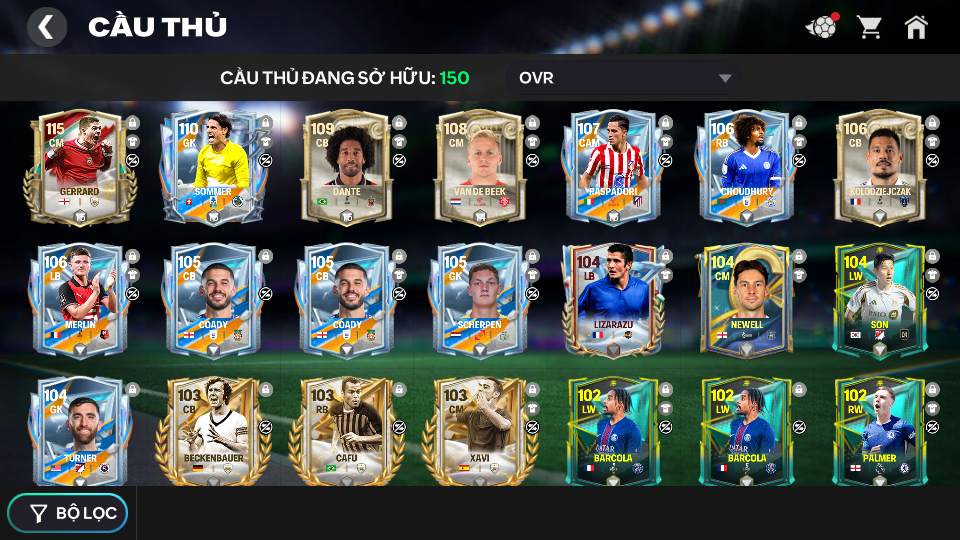This screenshot has width=960, height=540.
Task: Select the 103 CM Xavi card
Action: click(x=479, y=432)
